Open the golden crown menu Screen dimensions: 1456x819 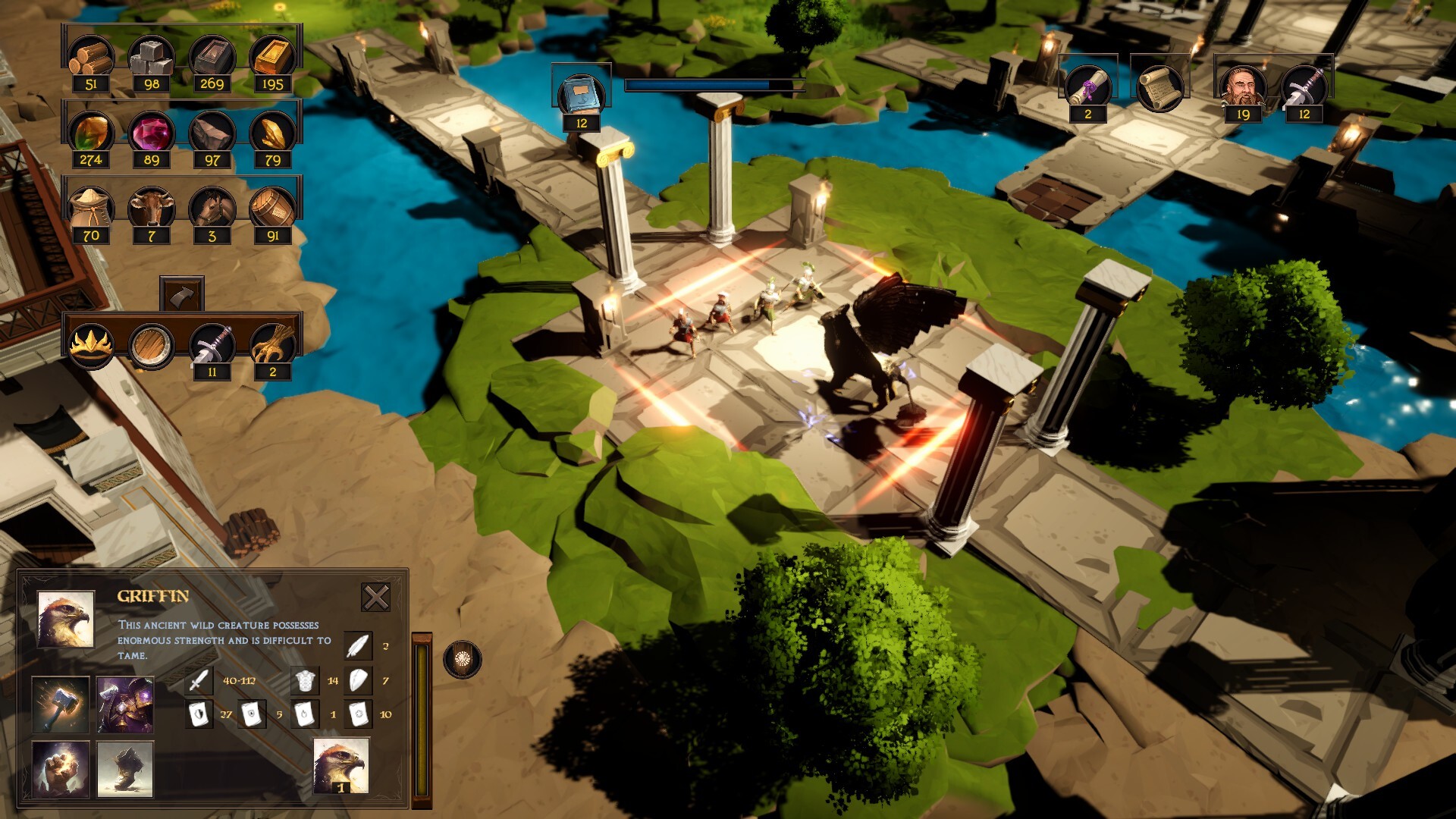(91, 345)
